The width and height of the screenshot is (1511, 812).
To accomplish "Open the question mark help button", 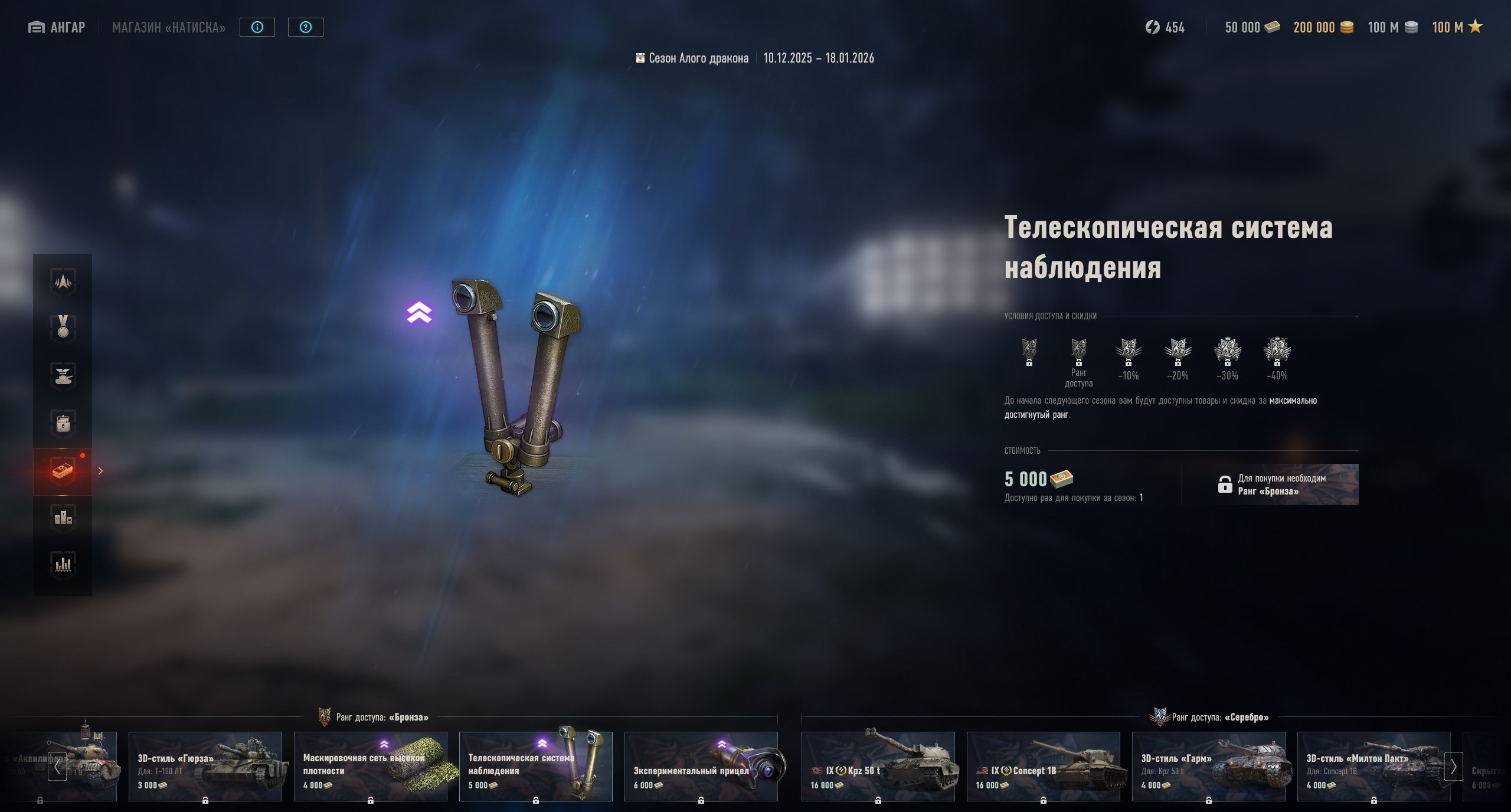I will [x=305, y=27].
